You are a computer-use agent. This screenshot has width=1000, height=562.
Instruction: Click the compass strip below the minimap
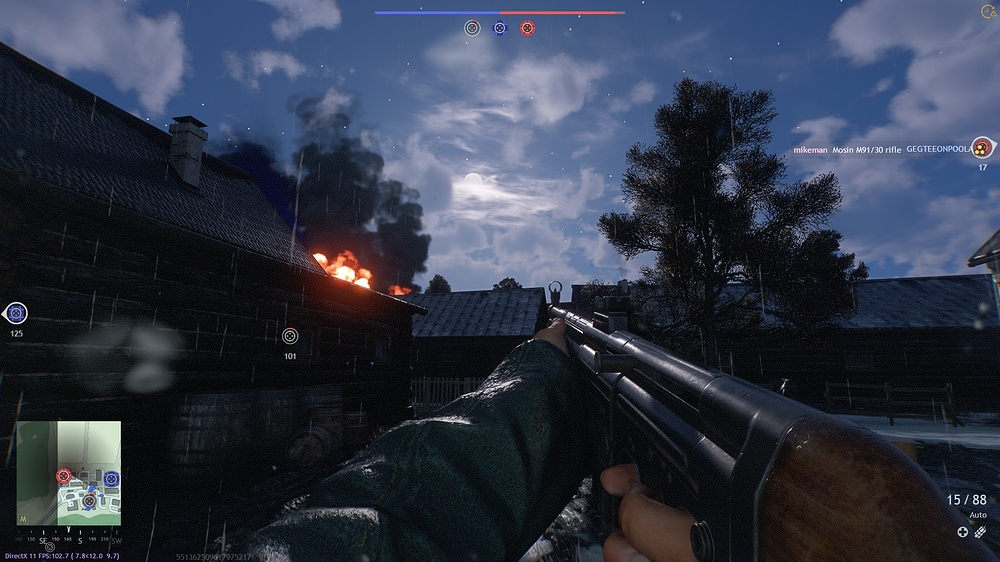click(x=69, y=538)
